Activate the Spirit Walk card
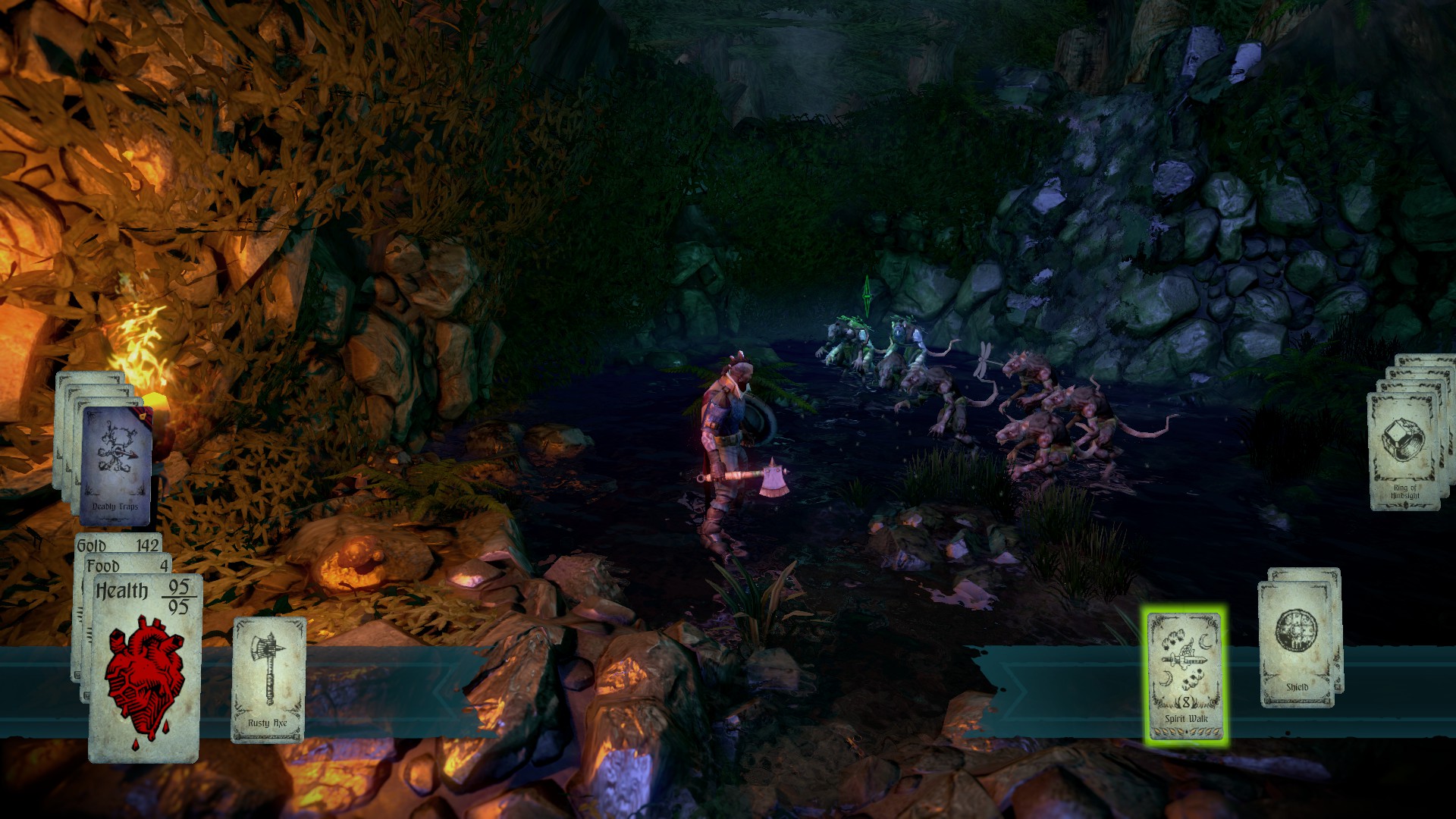 [x=1185, y=676]
